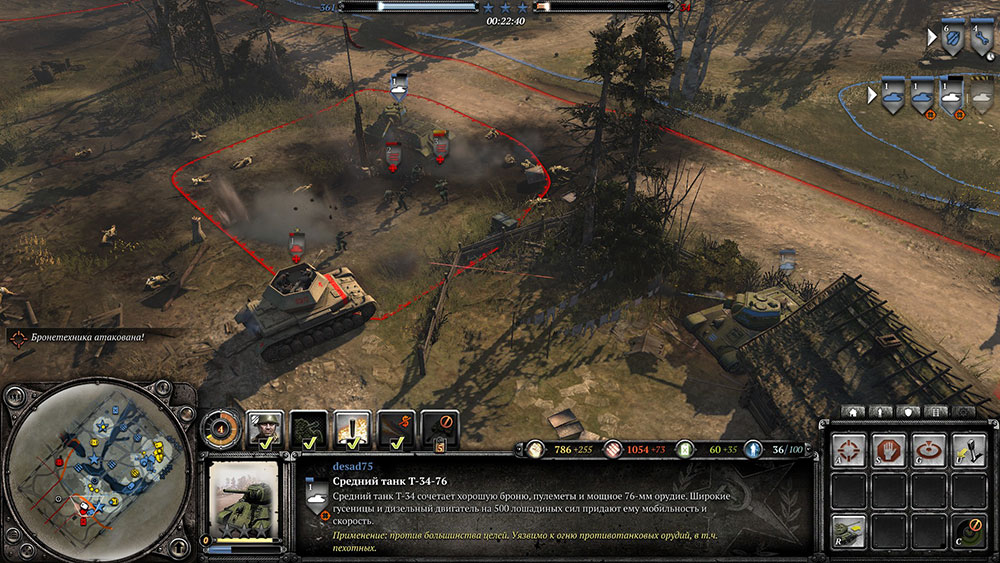Click the 'Бронетехника атакована!' alert notification
This screenshot has width=1000, height=563.
coord(80,337)
